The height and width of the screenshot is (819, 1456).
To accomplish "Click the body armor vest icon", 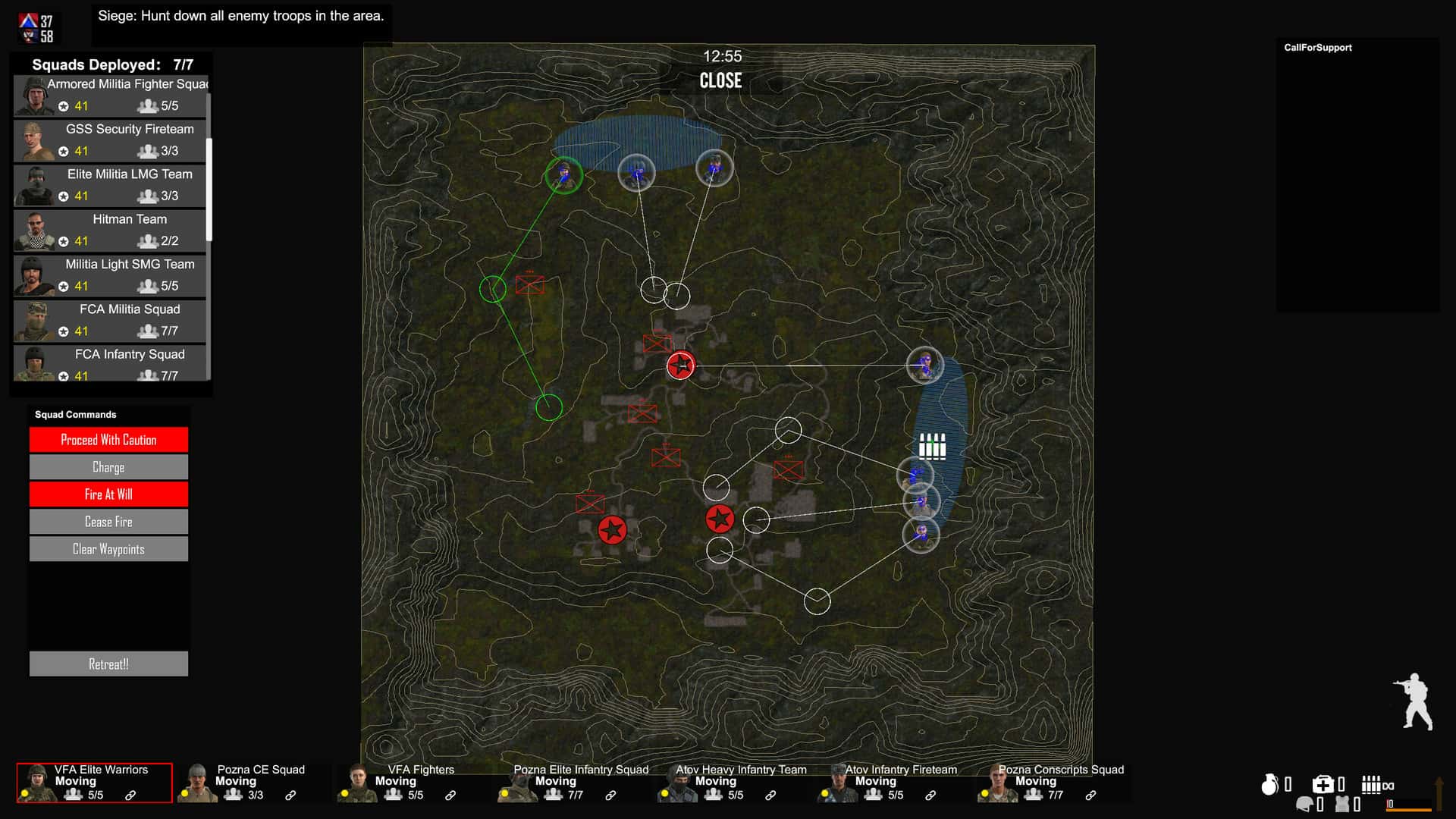I will tap(1343, 805).
